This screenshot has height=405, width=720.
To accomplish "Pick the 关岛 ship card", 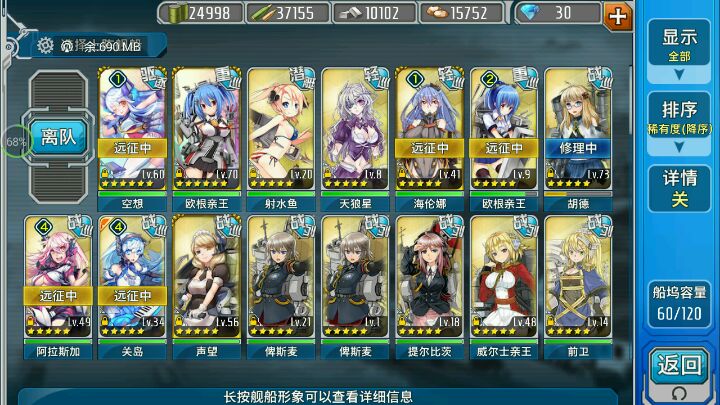I will (133, 278).
